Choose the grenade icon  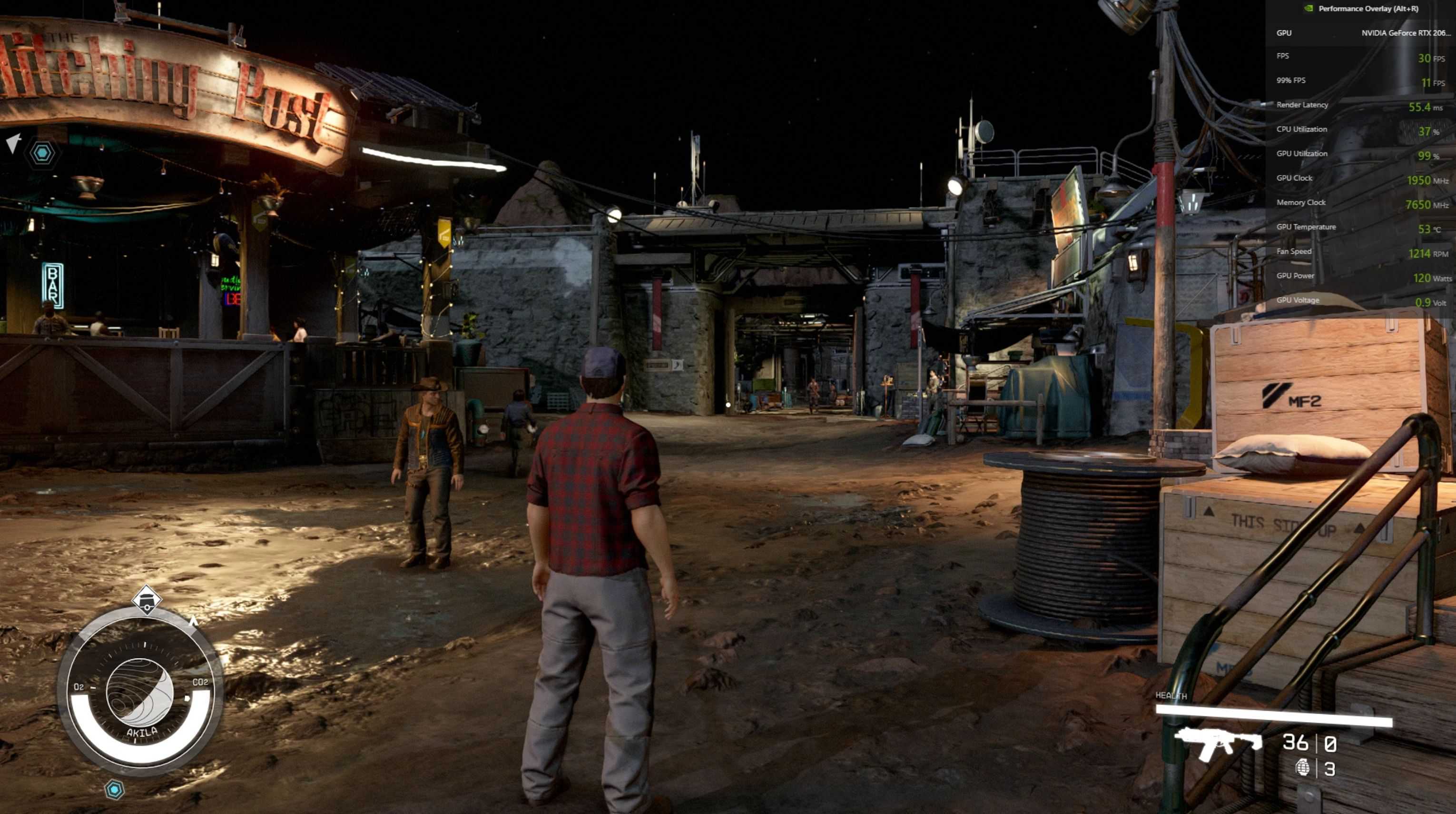[x=1302, y=768]
